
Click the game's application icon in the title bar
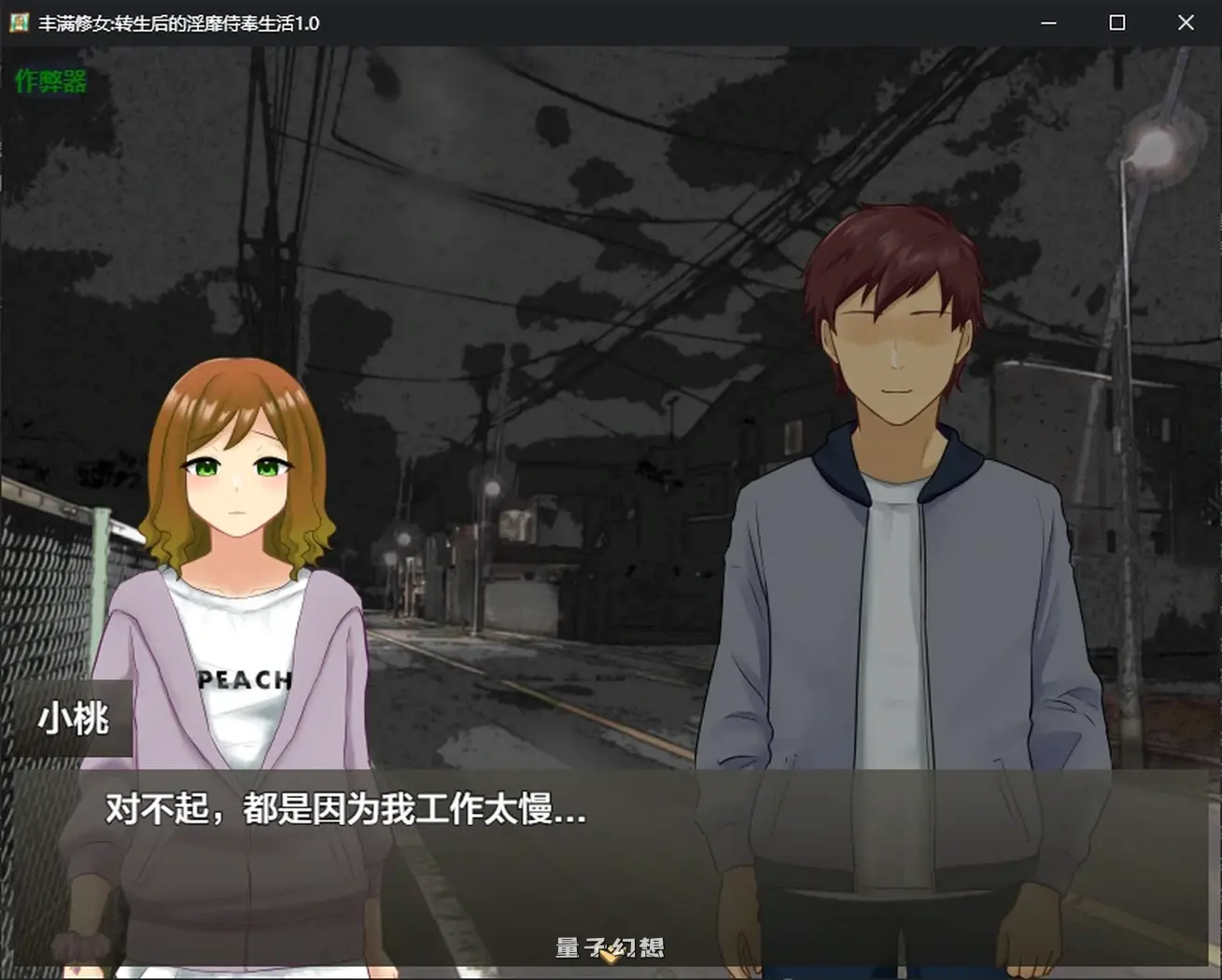pos(18,22)
